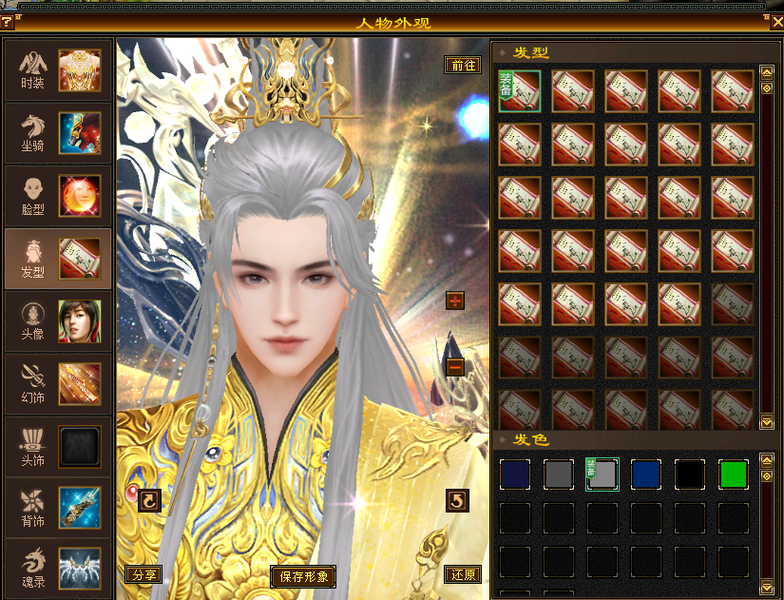
Task: Reset the look with 还原 button
Action: (x=462, y=575)
